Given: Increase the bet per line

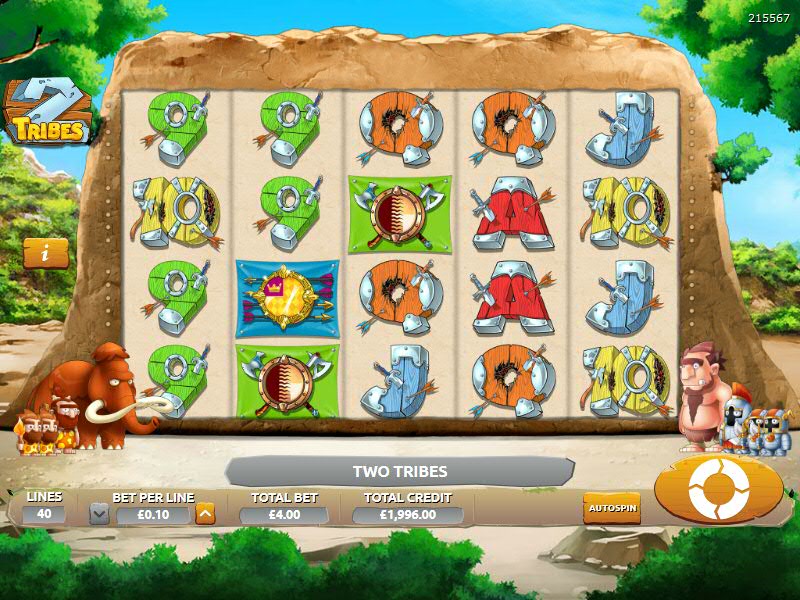Looking at the screenshot, I should pyautogui.click(x=205, y=514).
